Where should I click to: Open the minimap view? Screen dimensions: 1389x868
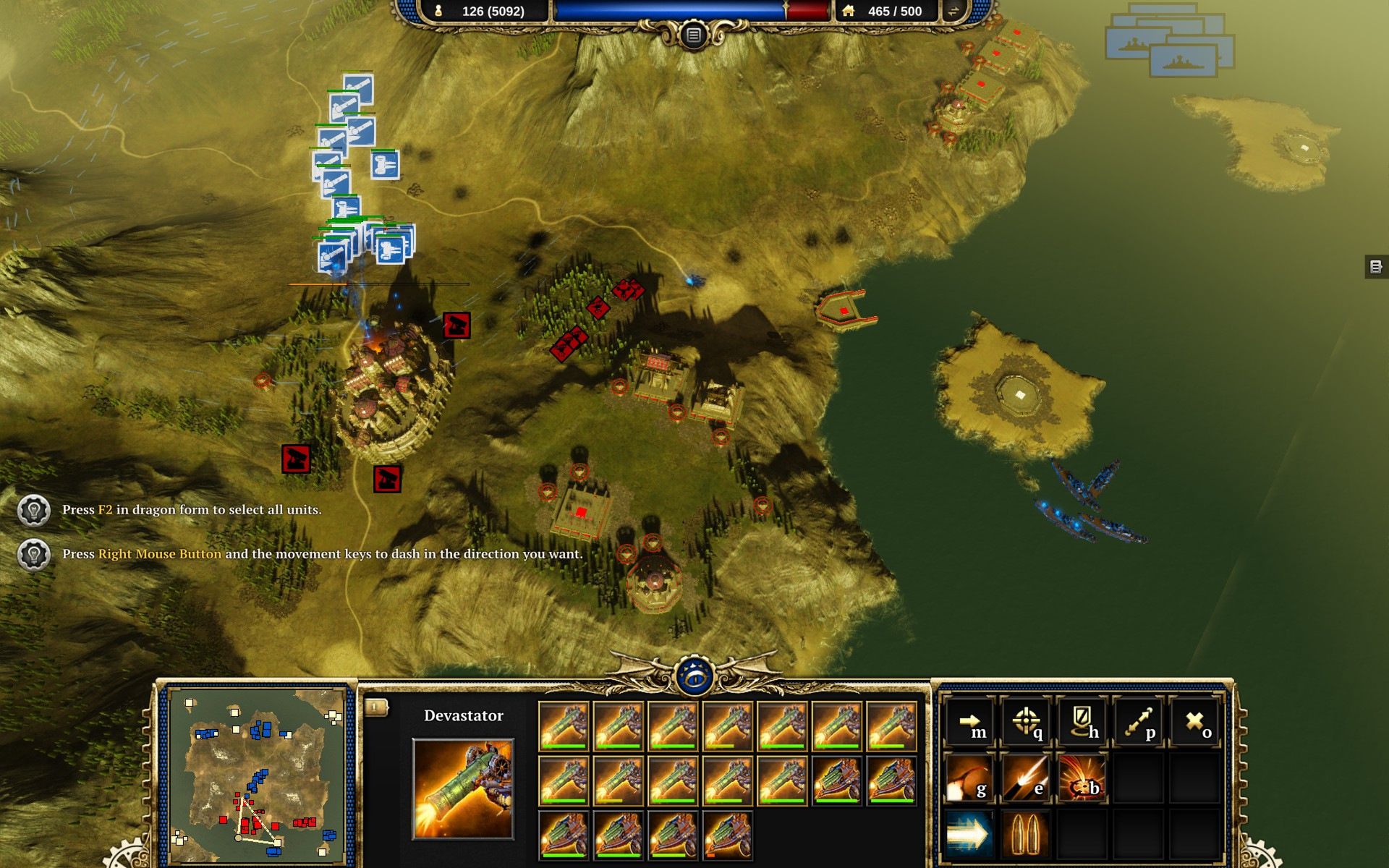(257, 775)
